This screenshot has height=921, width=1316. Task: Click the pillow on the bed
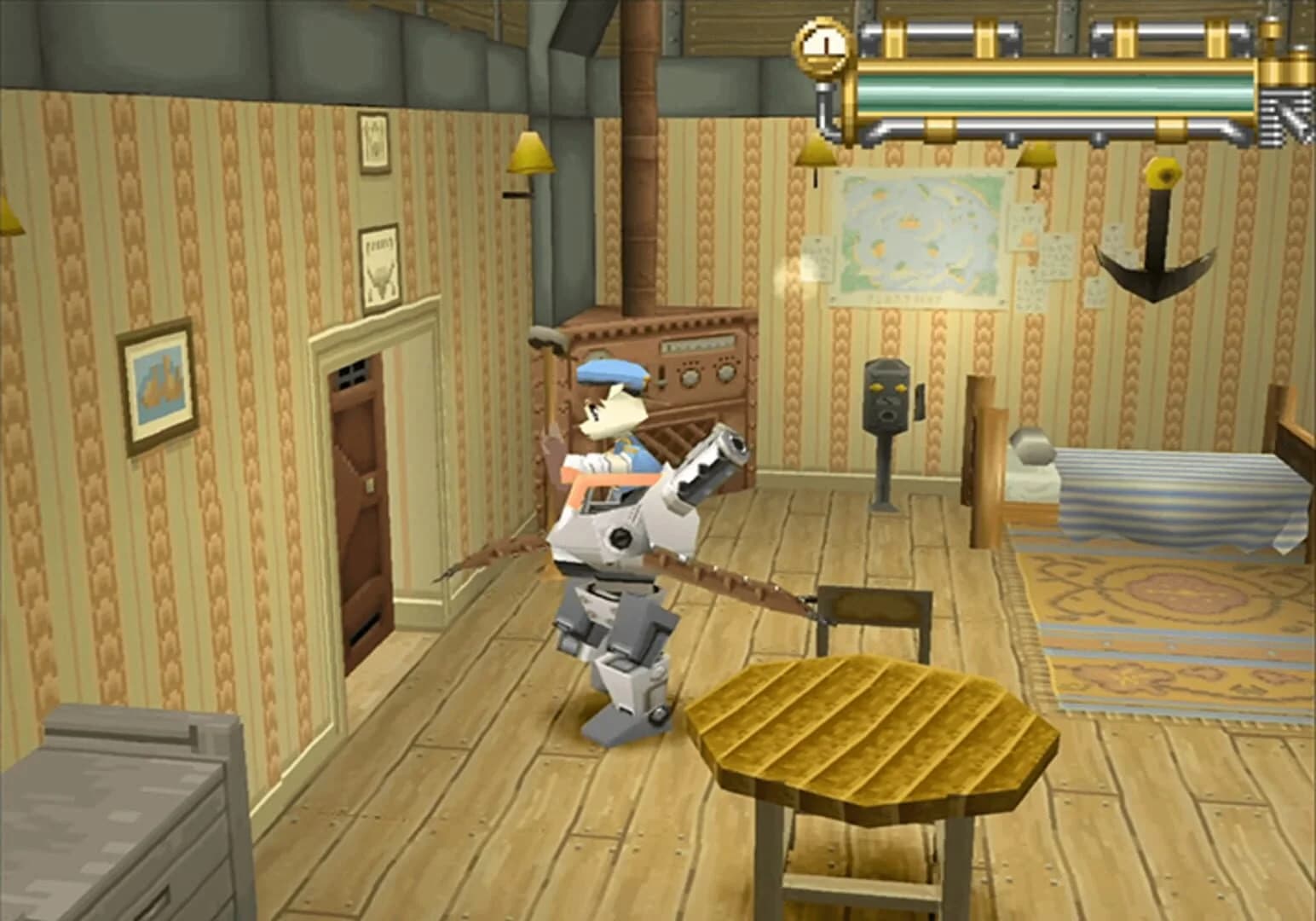(1029, 448)
